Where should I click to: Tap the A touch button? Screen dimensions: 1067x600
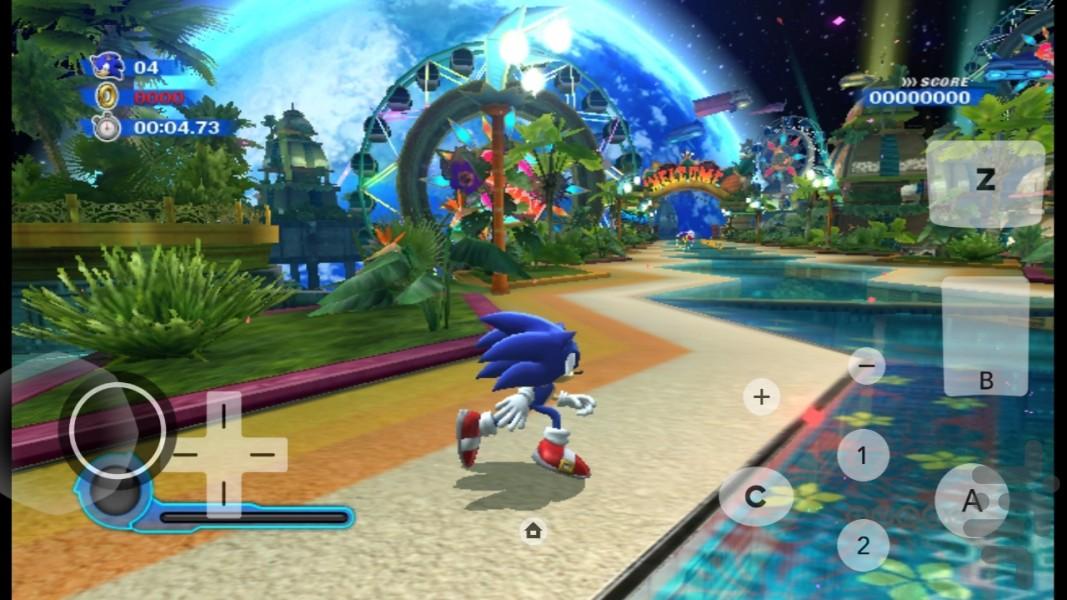click(x=972, y=502)
